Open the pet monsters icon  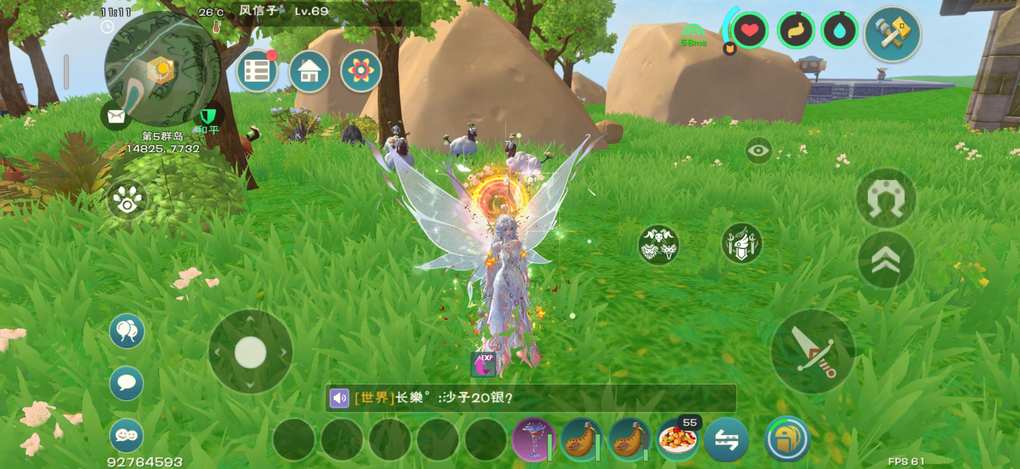pos(659,244)
